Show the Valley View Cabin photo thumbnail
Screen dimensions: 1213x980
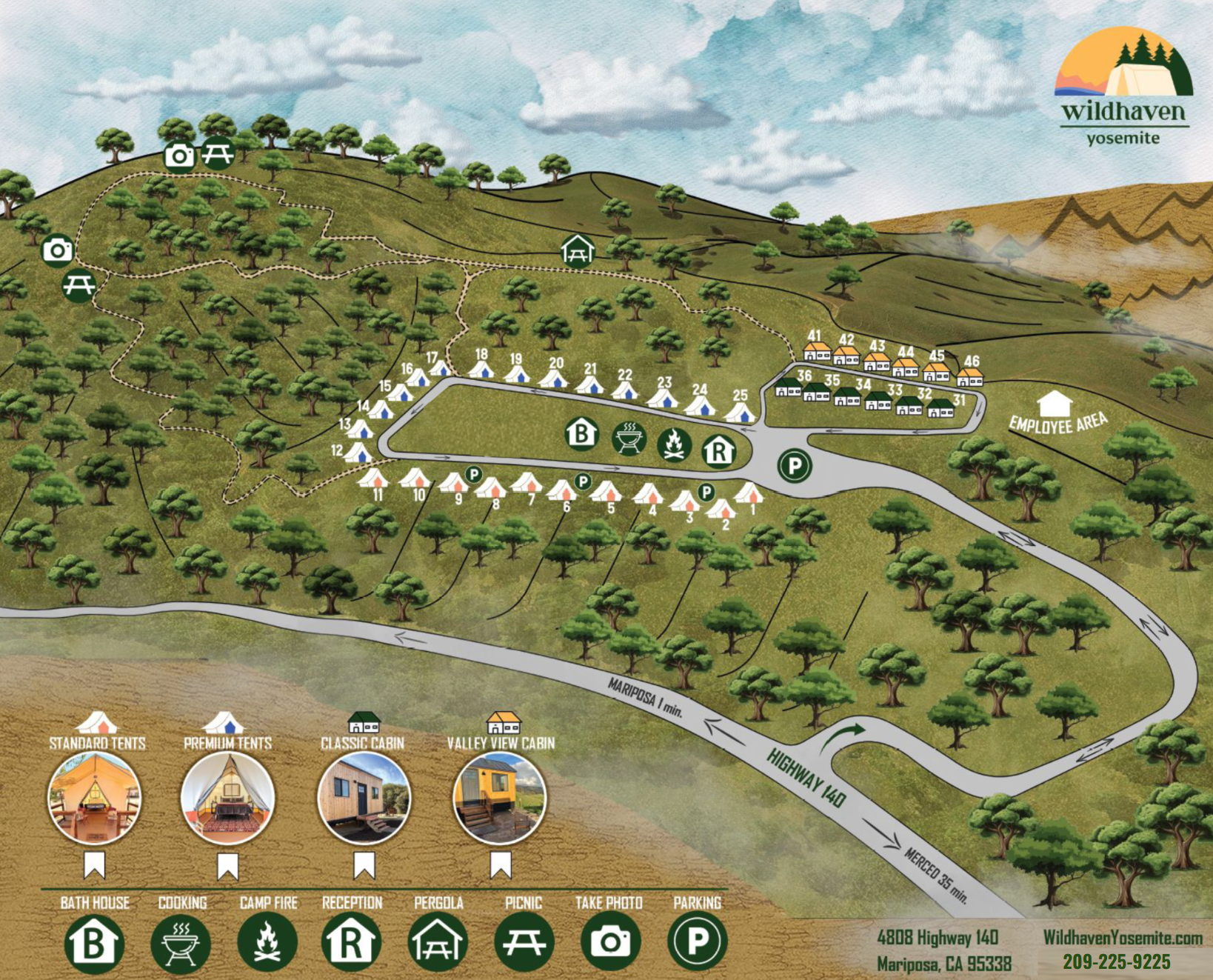pos(500,798)
